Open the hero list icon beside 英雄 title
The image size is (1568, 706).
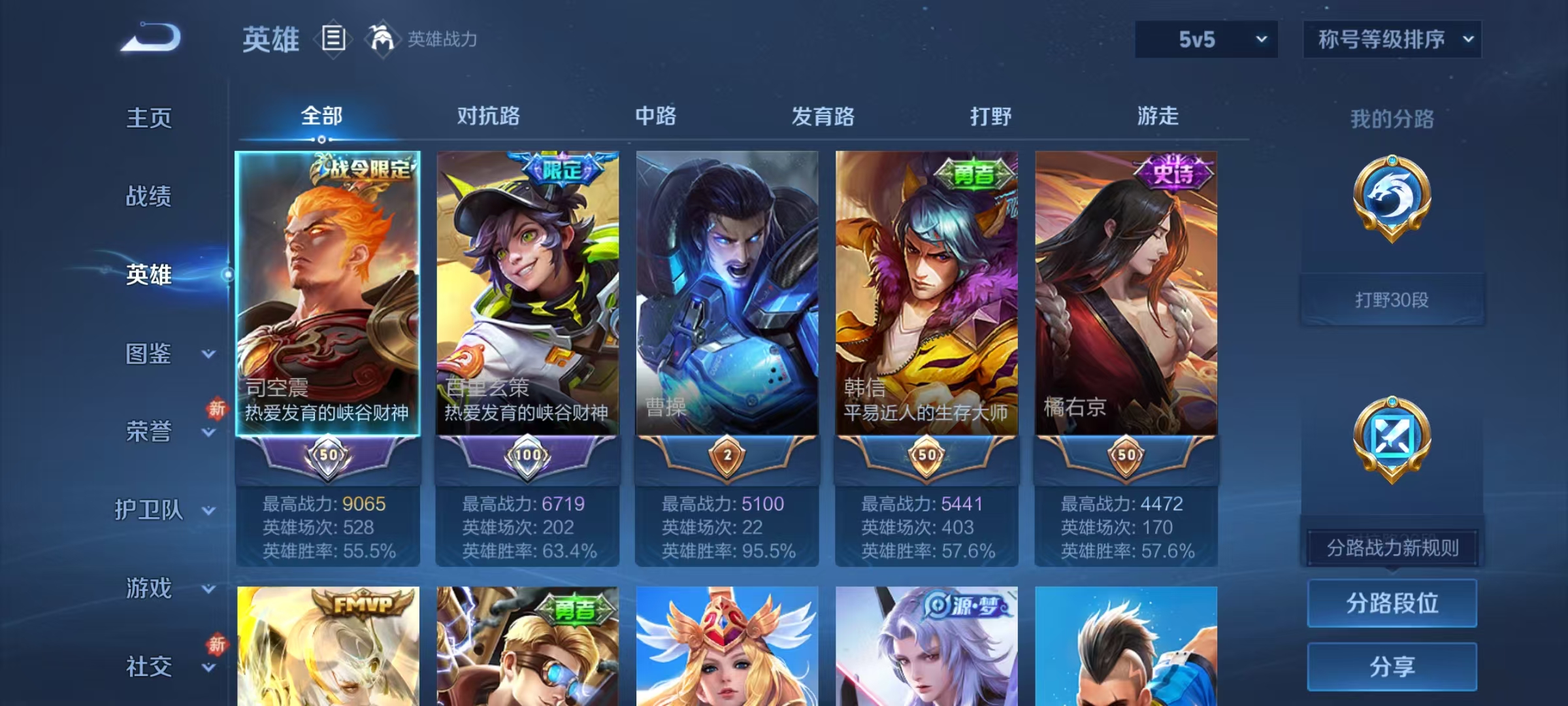332,39
